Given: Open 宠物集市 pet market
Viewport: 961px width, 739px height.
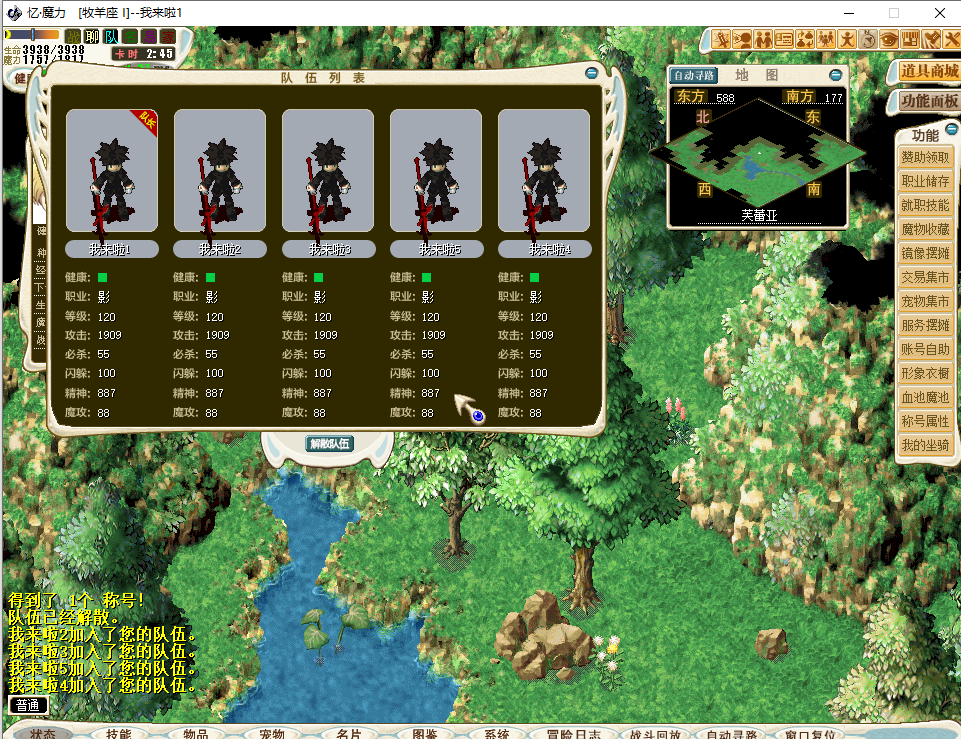Looking at the screenshot, I should point(925,302).
